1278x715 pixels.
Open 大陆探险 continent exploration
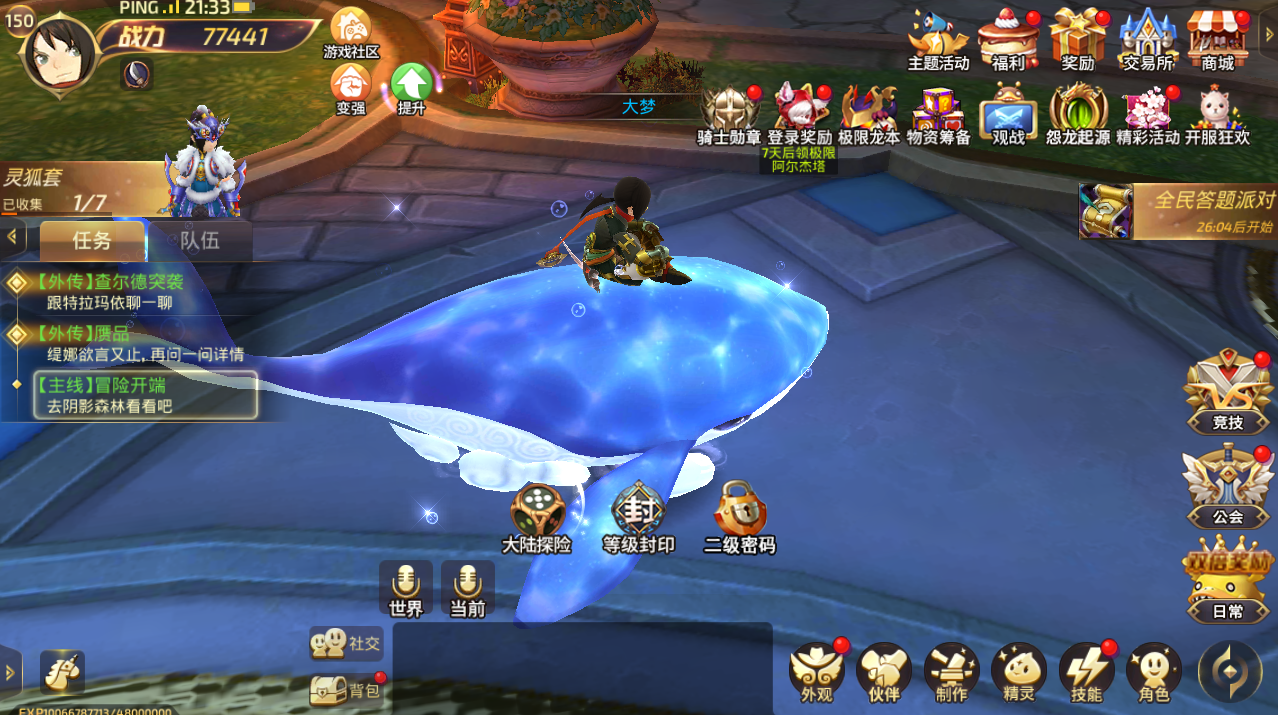537,517
